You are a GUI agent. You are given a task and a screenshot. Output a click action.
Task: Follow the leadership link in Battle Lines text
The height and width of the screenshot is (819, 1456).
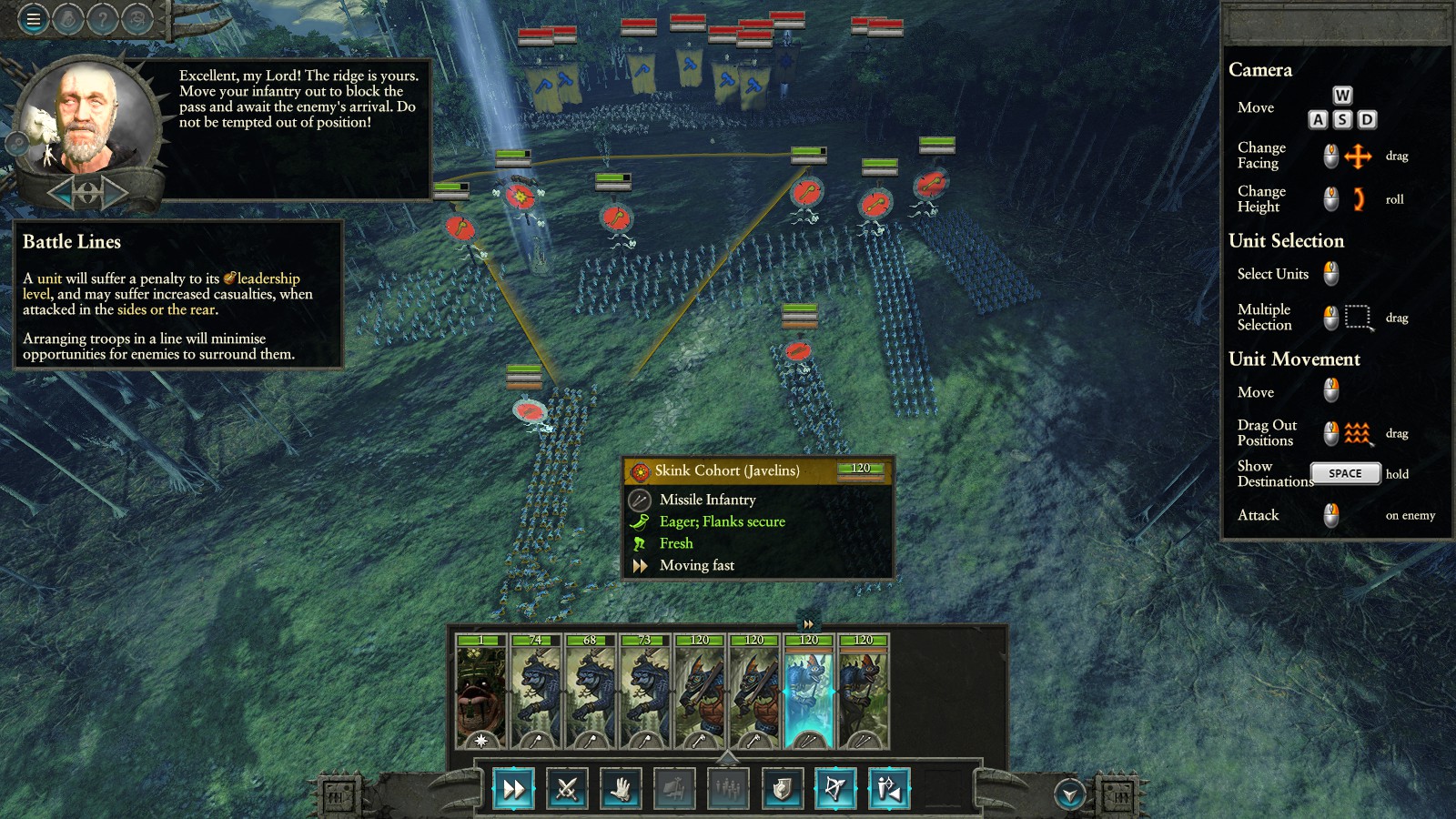pyautogui.click(x=268, y=278)
